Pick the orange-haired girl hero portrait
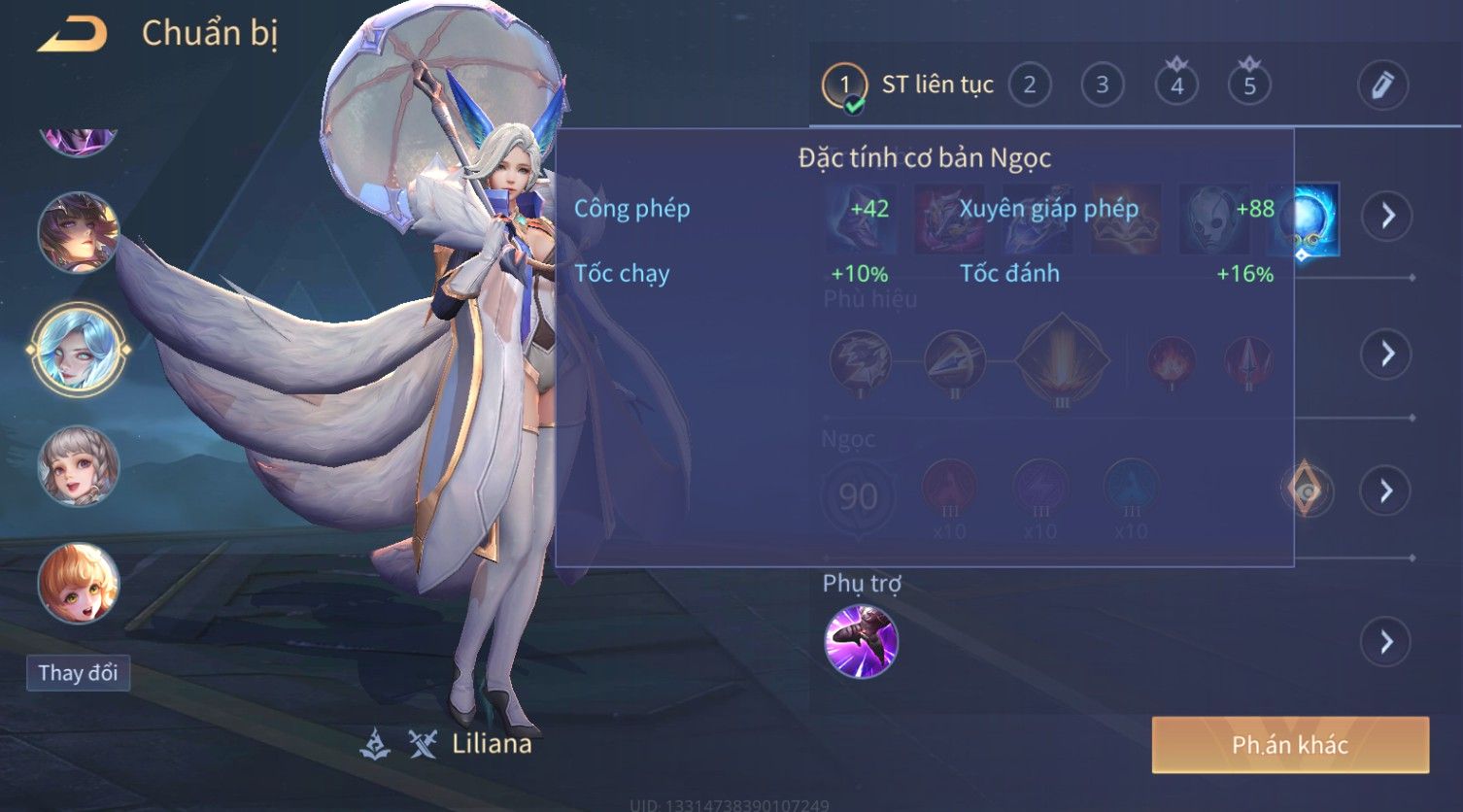Screen dimensions: 1463x812 [x=78, y=583]
